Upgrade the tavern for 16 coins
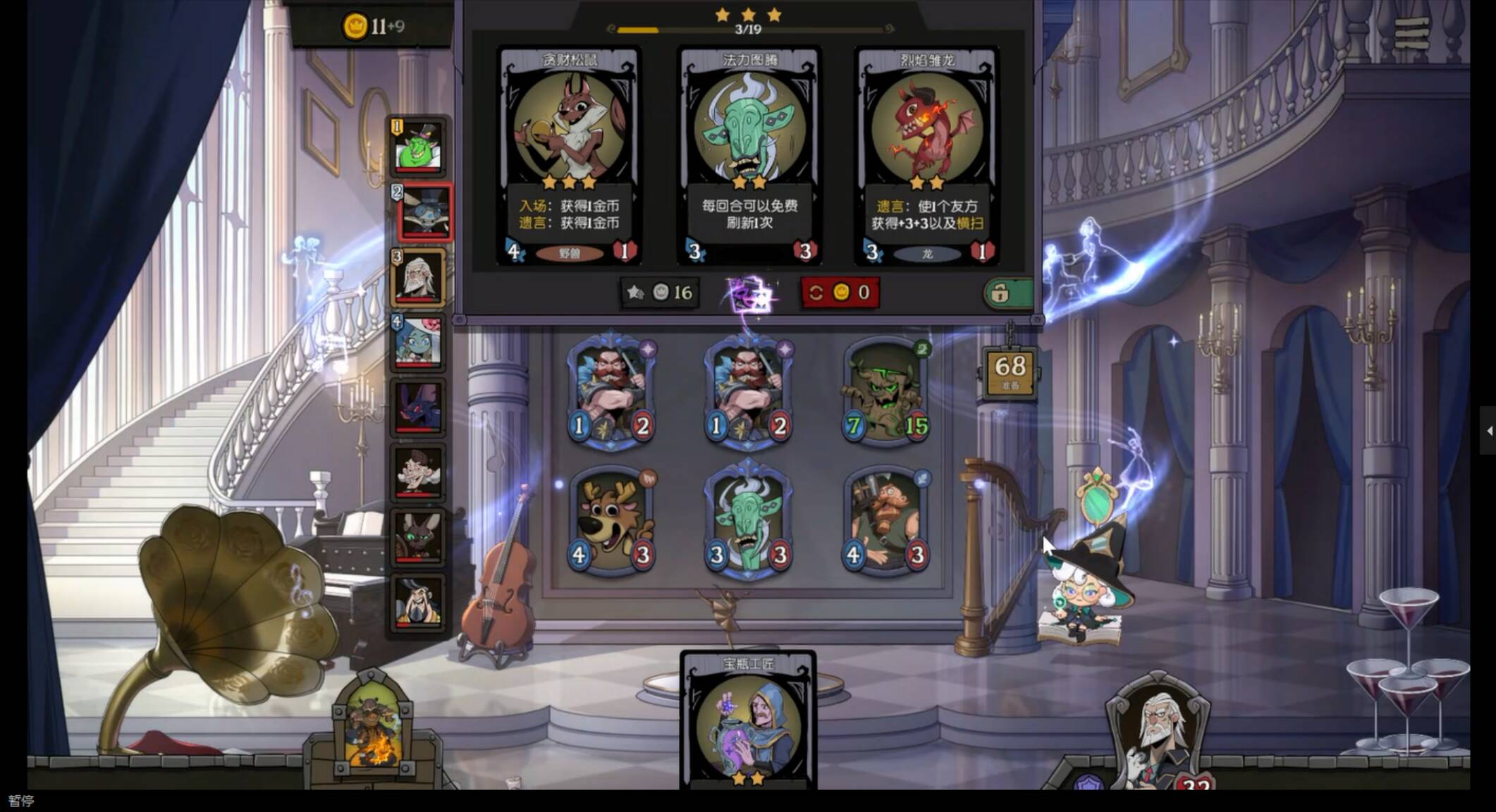The image size is (1496, 812). [660, 293]
